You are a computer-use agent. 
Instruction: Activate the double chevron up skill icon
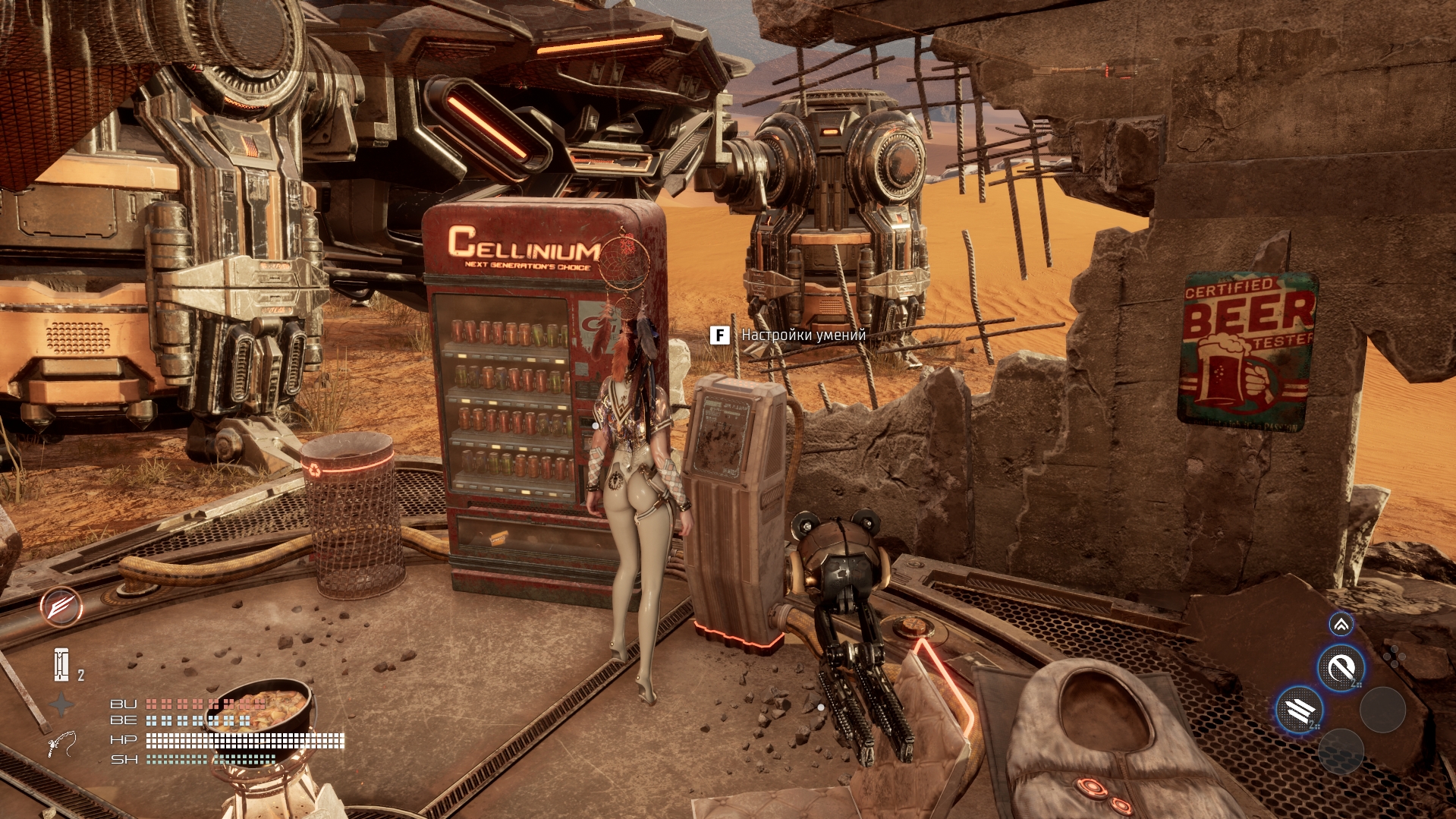[1341, 625]
